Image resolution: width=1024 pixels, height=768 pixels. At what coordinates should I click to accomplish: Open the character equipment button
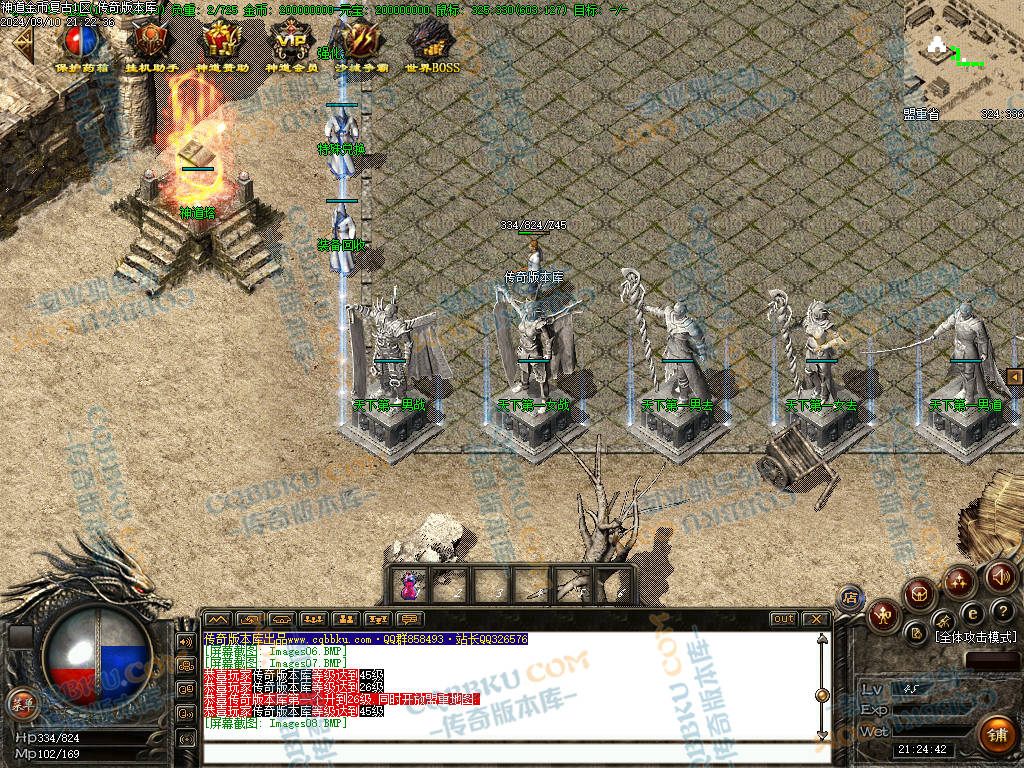point(884,614)
